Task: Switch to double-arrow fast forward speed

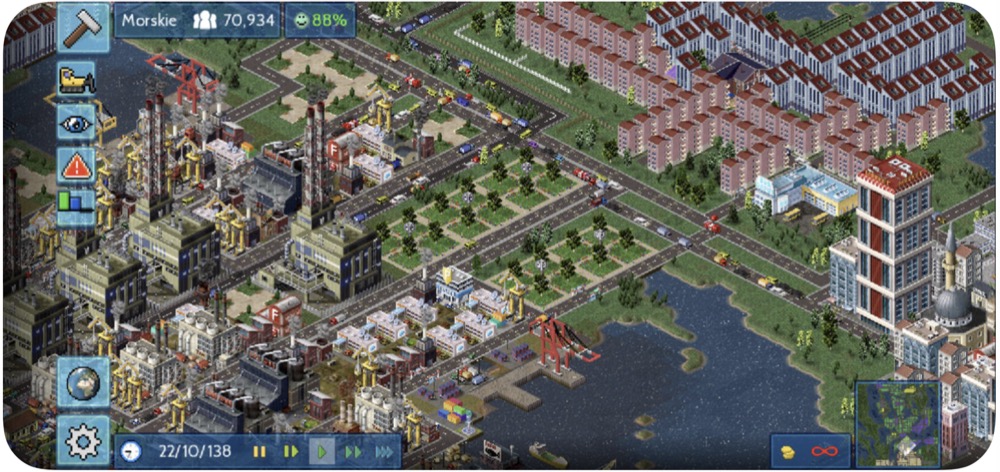Action: pos(352,451)
